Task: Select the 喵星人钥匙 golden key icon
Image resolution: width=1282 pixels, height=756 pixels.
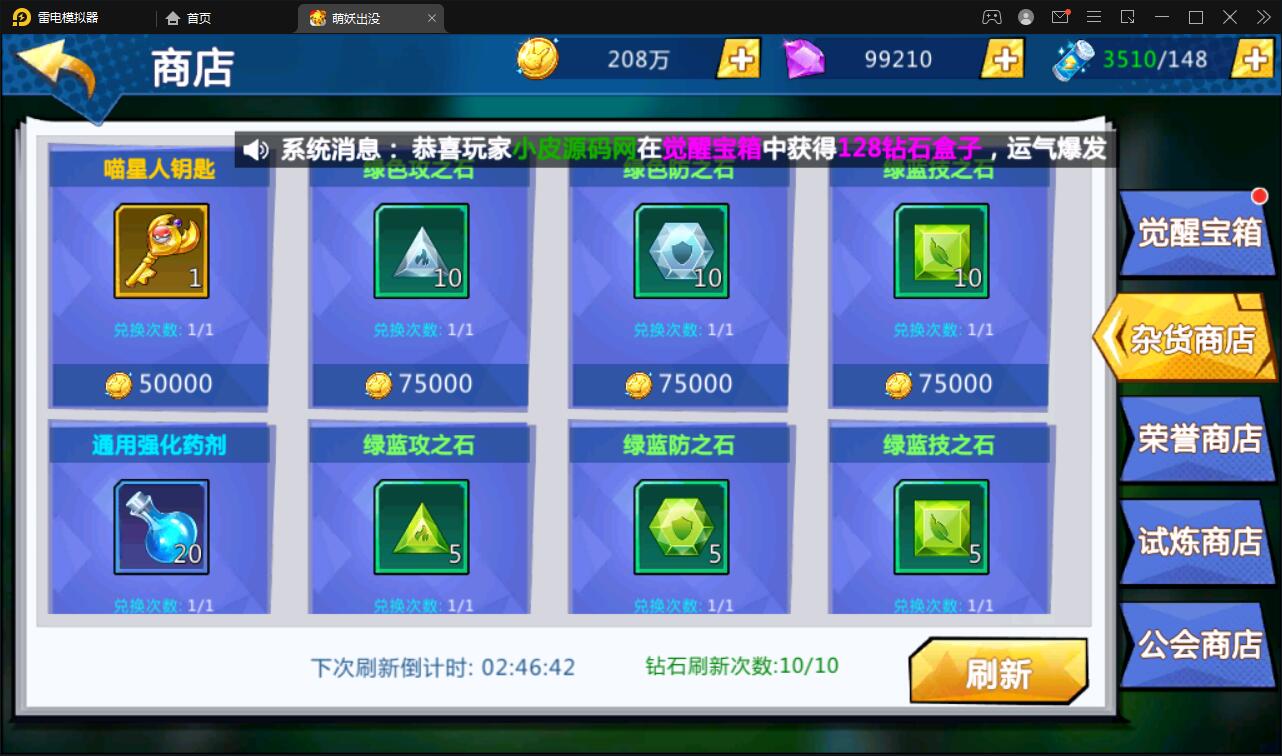Action: [160, 250]
